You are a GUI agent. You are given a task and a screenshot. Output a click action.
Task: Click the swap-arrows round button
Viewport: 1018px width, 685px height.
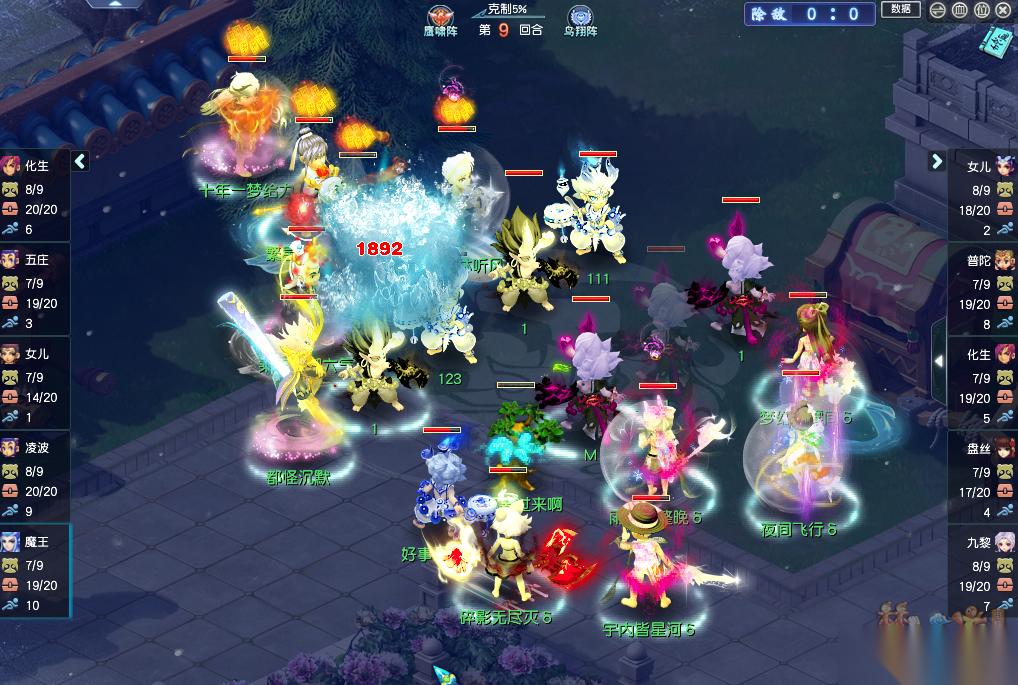[937, 11]
